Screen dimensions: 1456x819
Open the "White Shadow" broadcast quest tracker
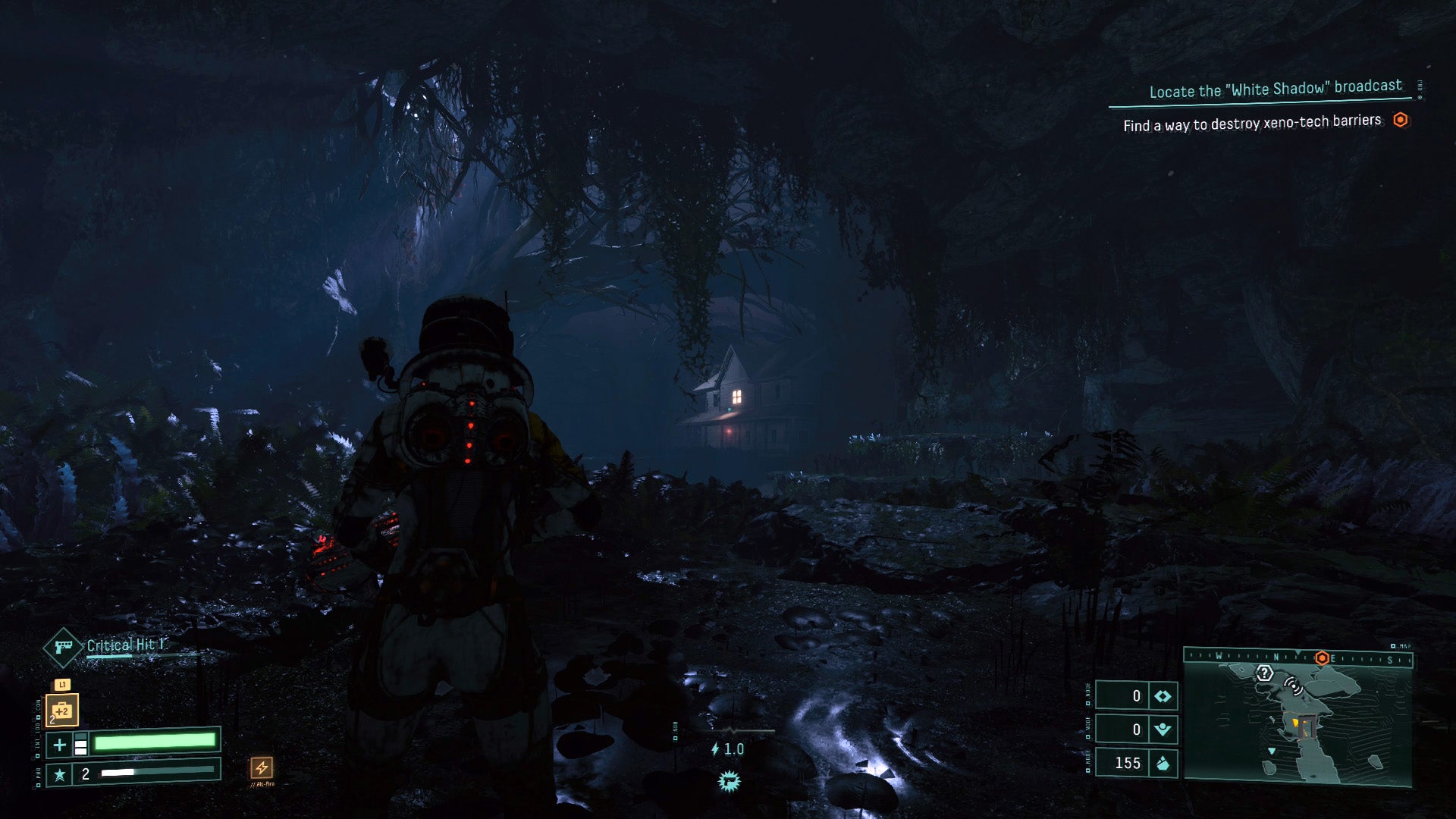pyautogui.click(x=1275, y=89)
